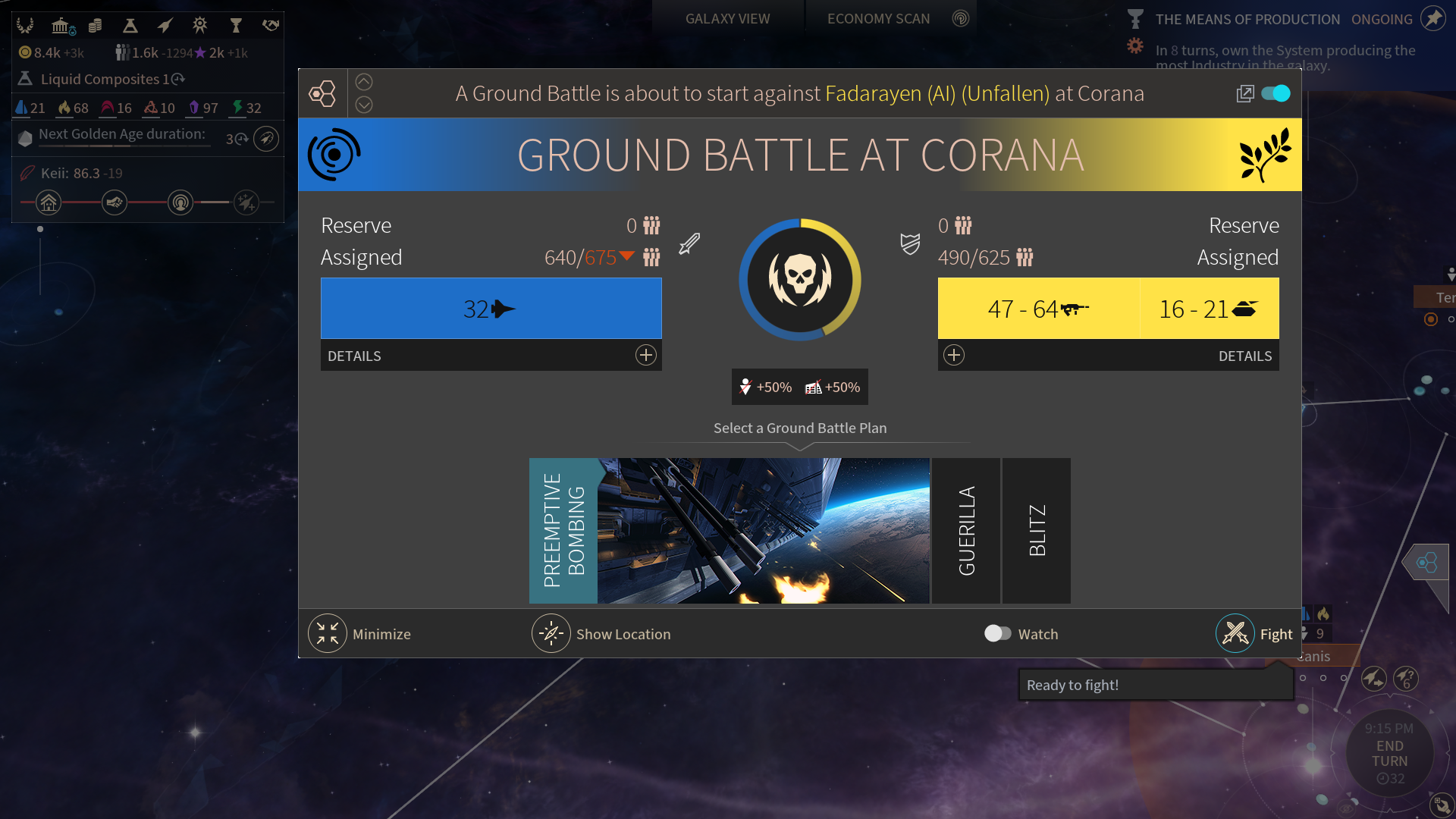The image size is (1456, 819).
Task: Toggle the cyan switch in notification header
Action: click(1276, 93)
